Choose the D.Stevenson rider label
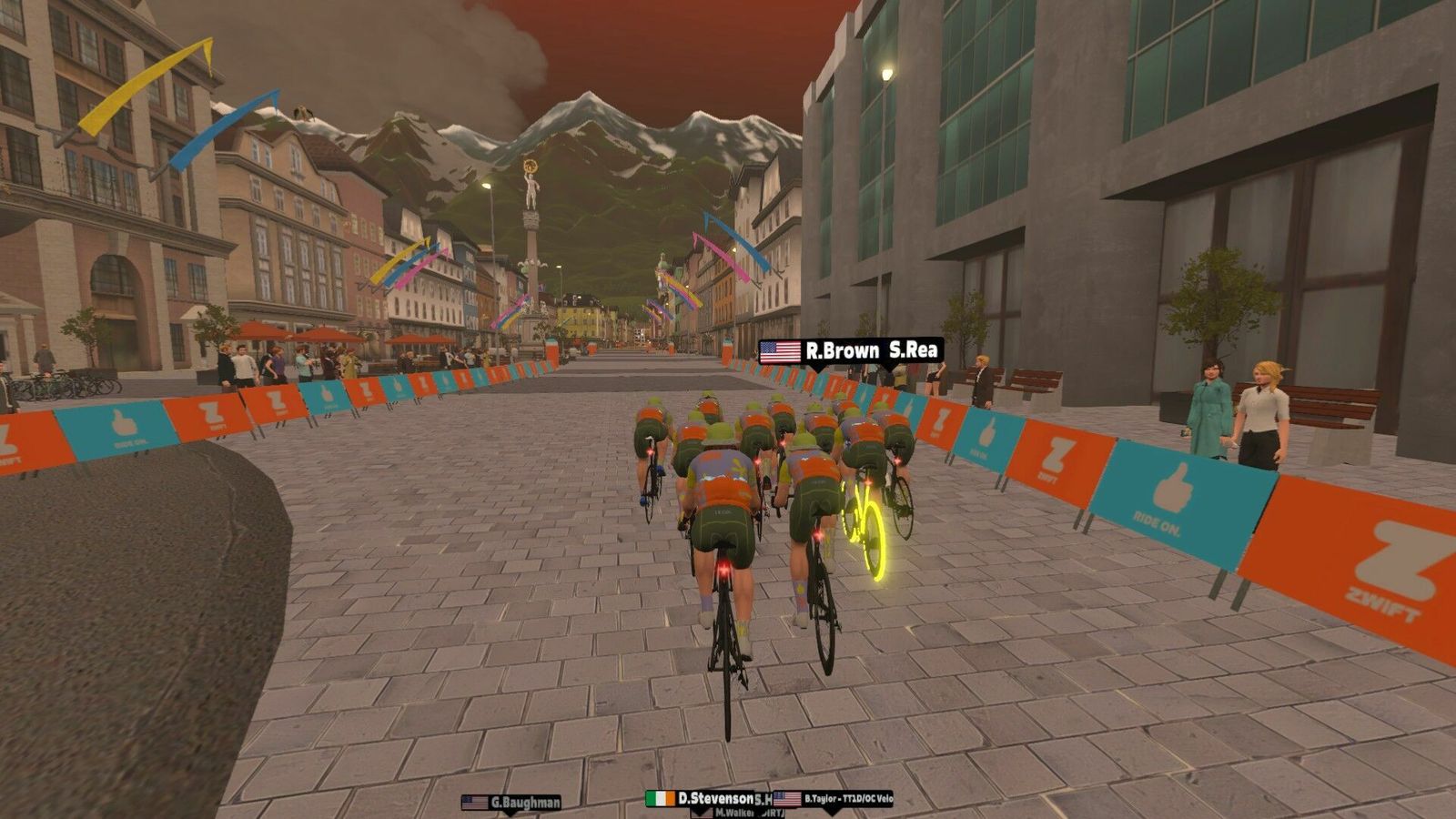 coord(701,798)
